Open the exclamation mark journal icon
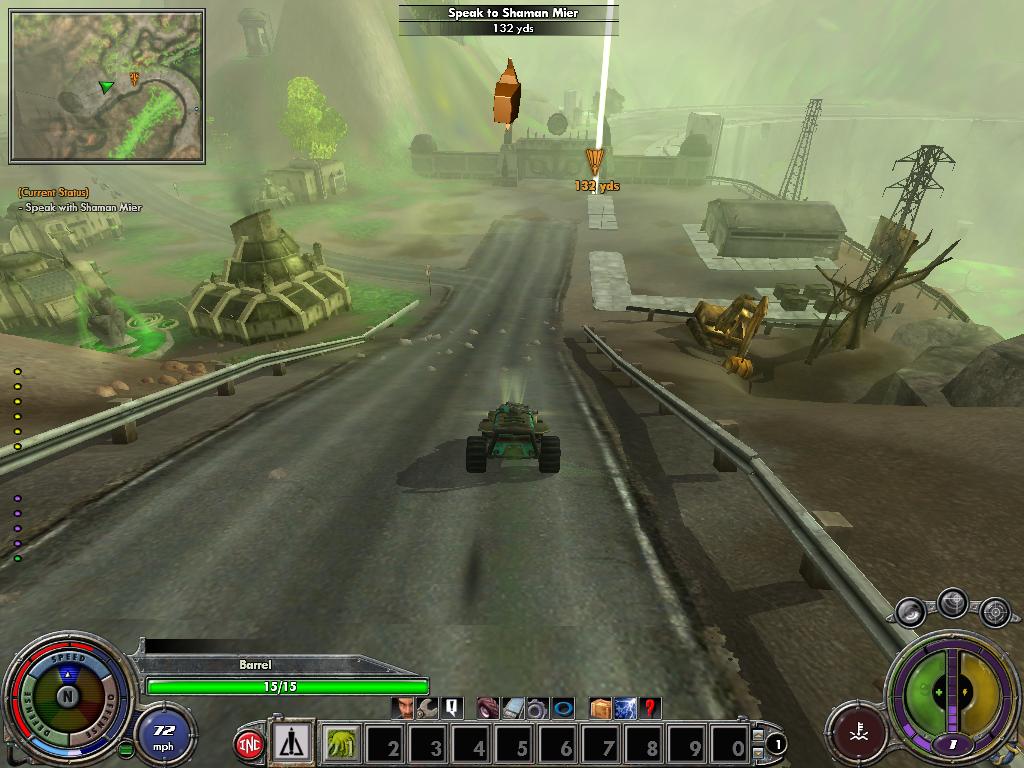Screen dimensions: 1024x768 pos(451,708)
